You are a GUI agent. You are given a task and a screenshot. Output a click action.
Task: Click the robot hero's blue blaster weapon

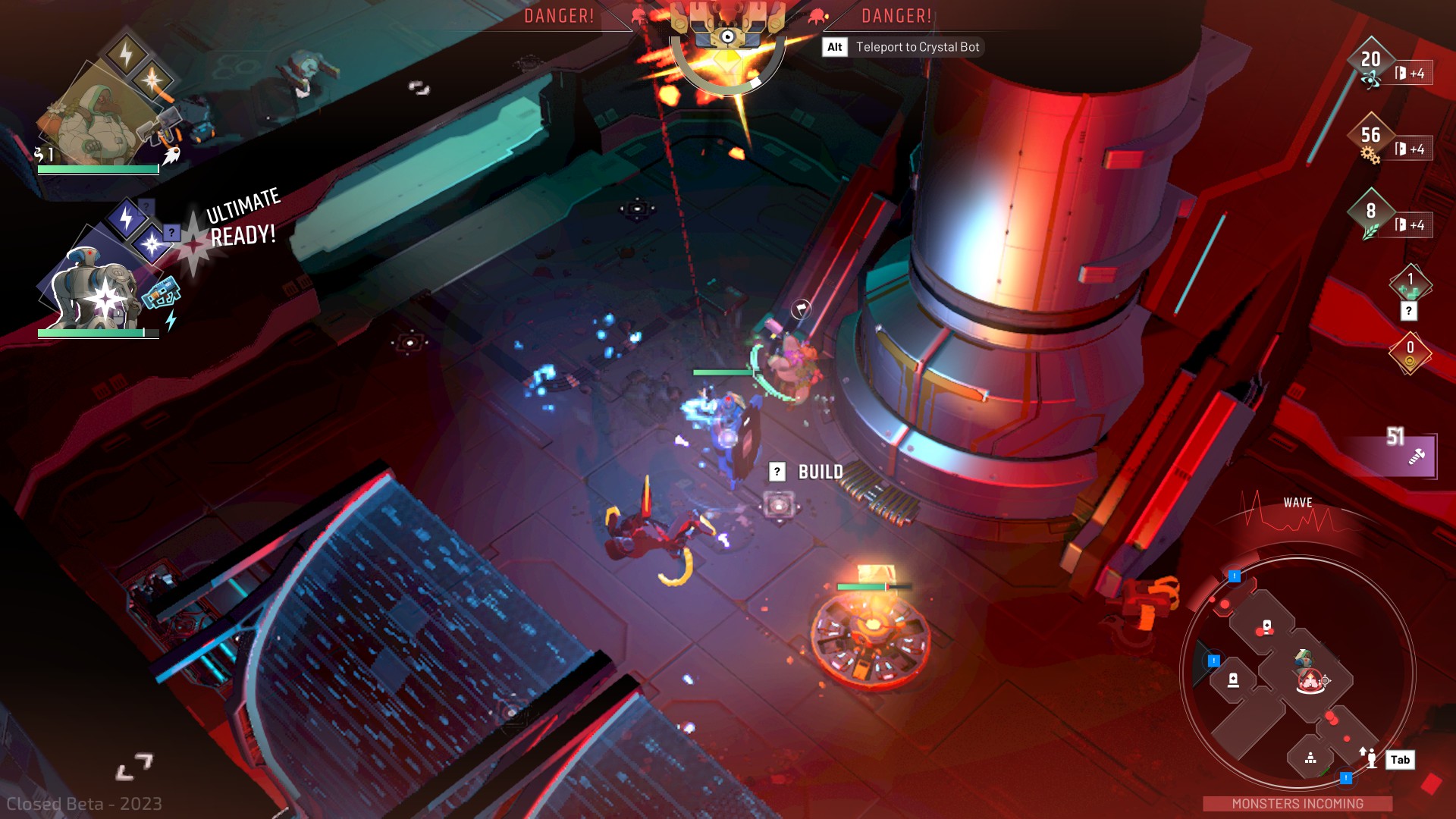click(x=162, y=293)
